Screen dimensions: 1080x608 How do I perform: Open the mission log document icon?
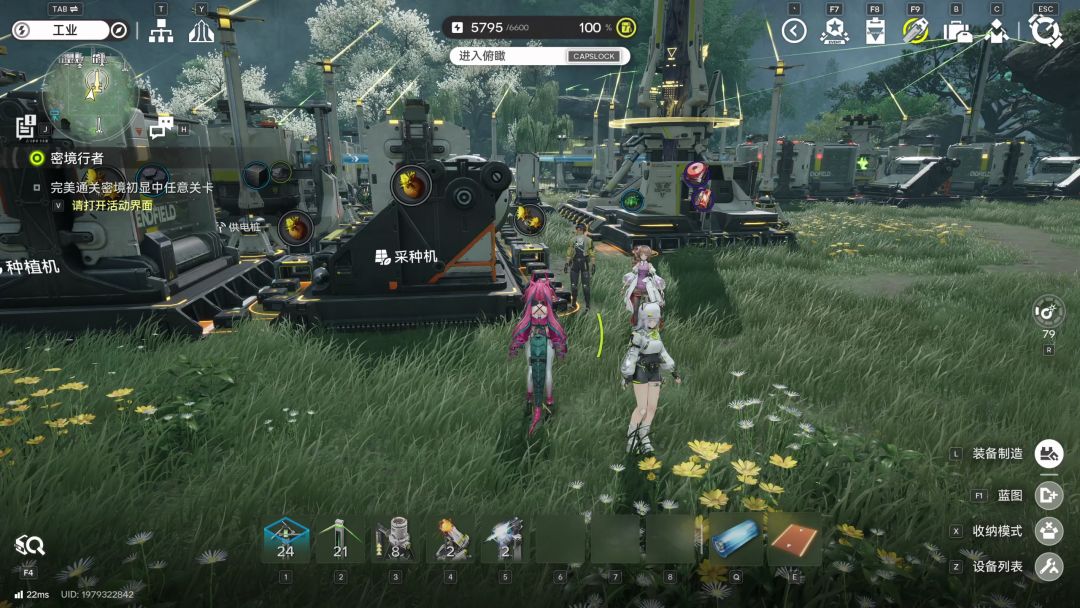point(26,127)
